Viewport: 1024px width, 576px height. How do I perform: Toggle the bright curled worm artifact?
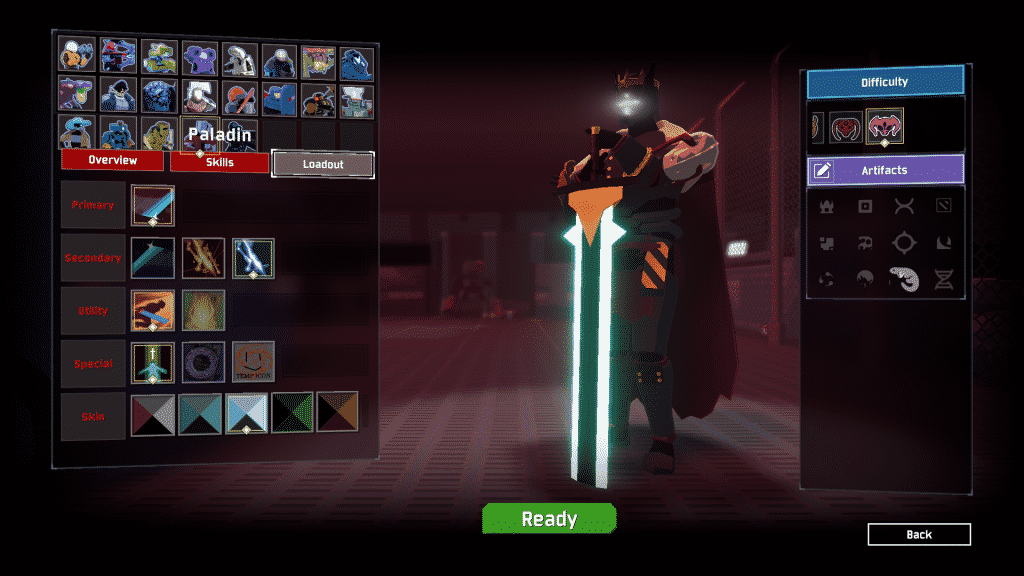pos(904,280)
